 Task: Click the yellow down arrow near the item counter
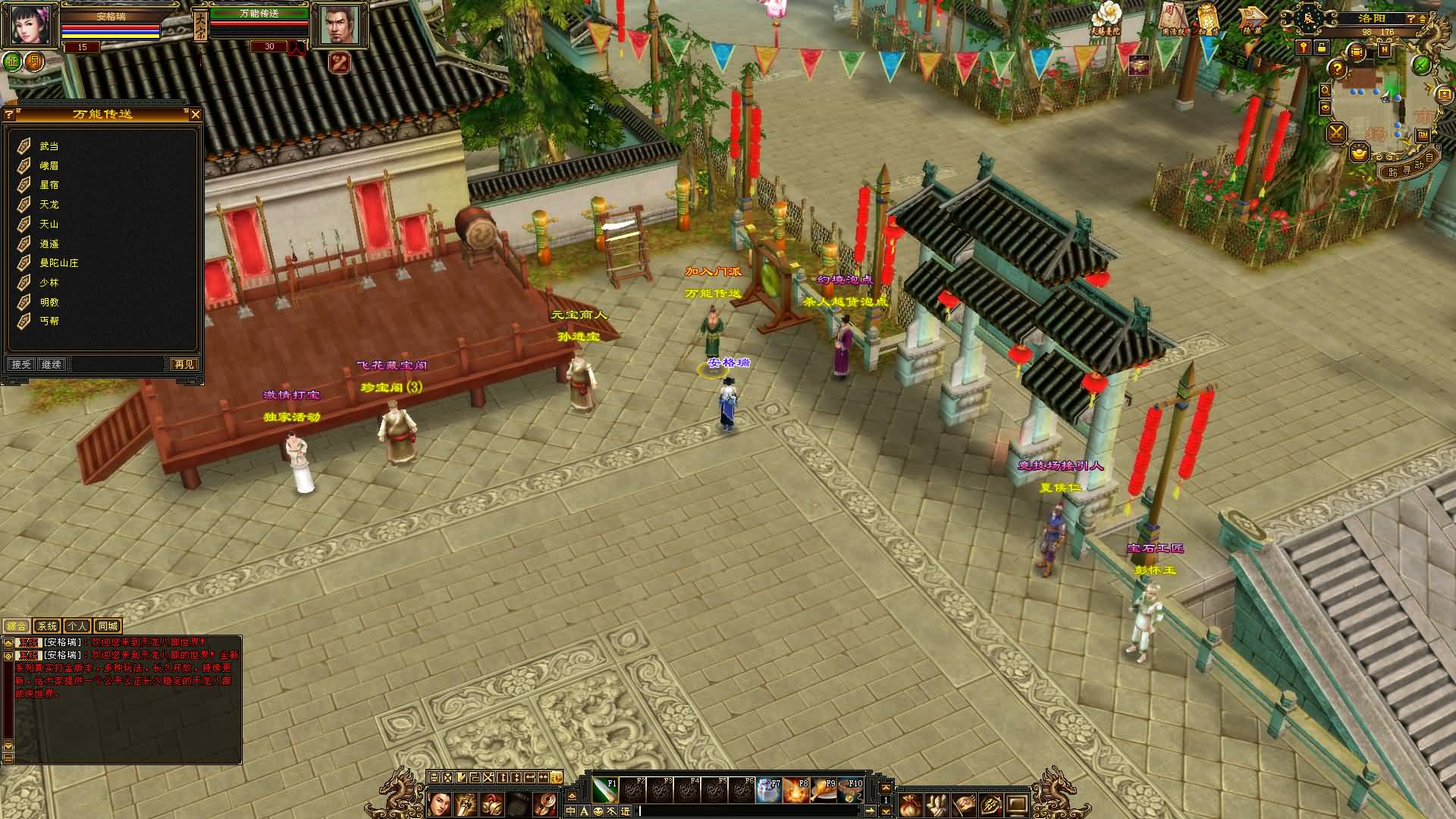coord(886,813)
